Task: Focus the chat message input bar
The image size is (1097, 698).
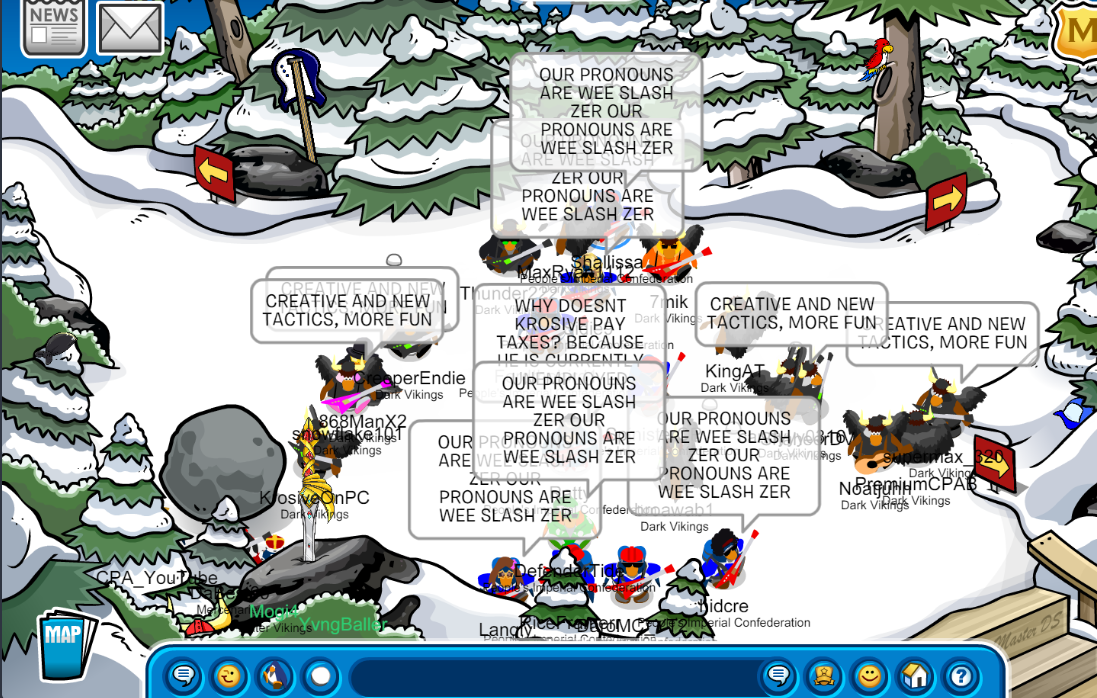Action: pos(550,676)
